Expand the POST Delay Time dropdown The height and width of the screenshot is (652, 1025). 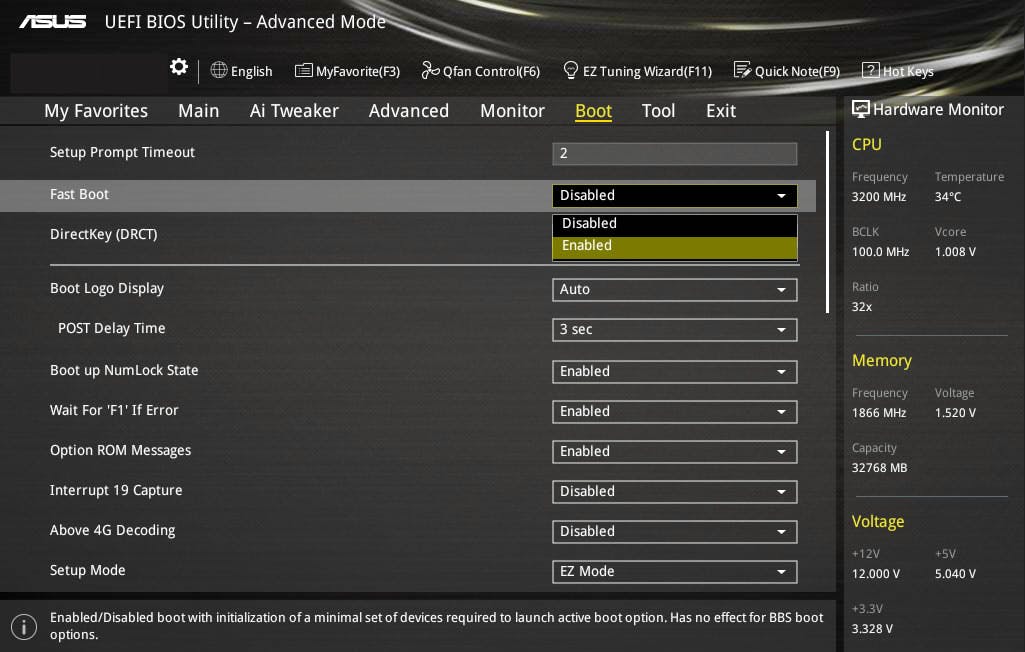[674, 330]
